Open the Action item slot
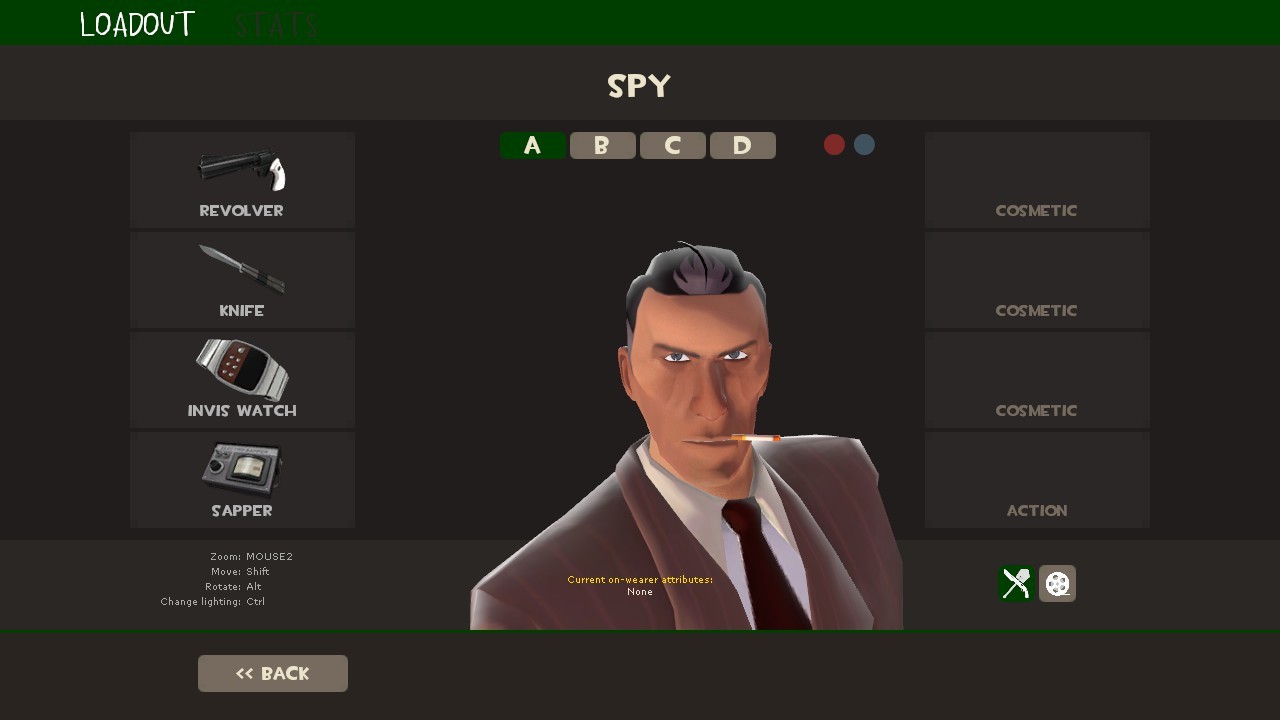The height and width of the screenshot is (720, 1280). pyautogui.click(x=1037, y=480)
